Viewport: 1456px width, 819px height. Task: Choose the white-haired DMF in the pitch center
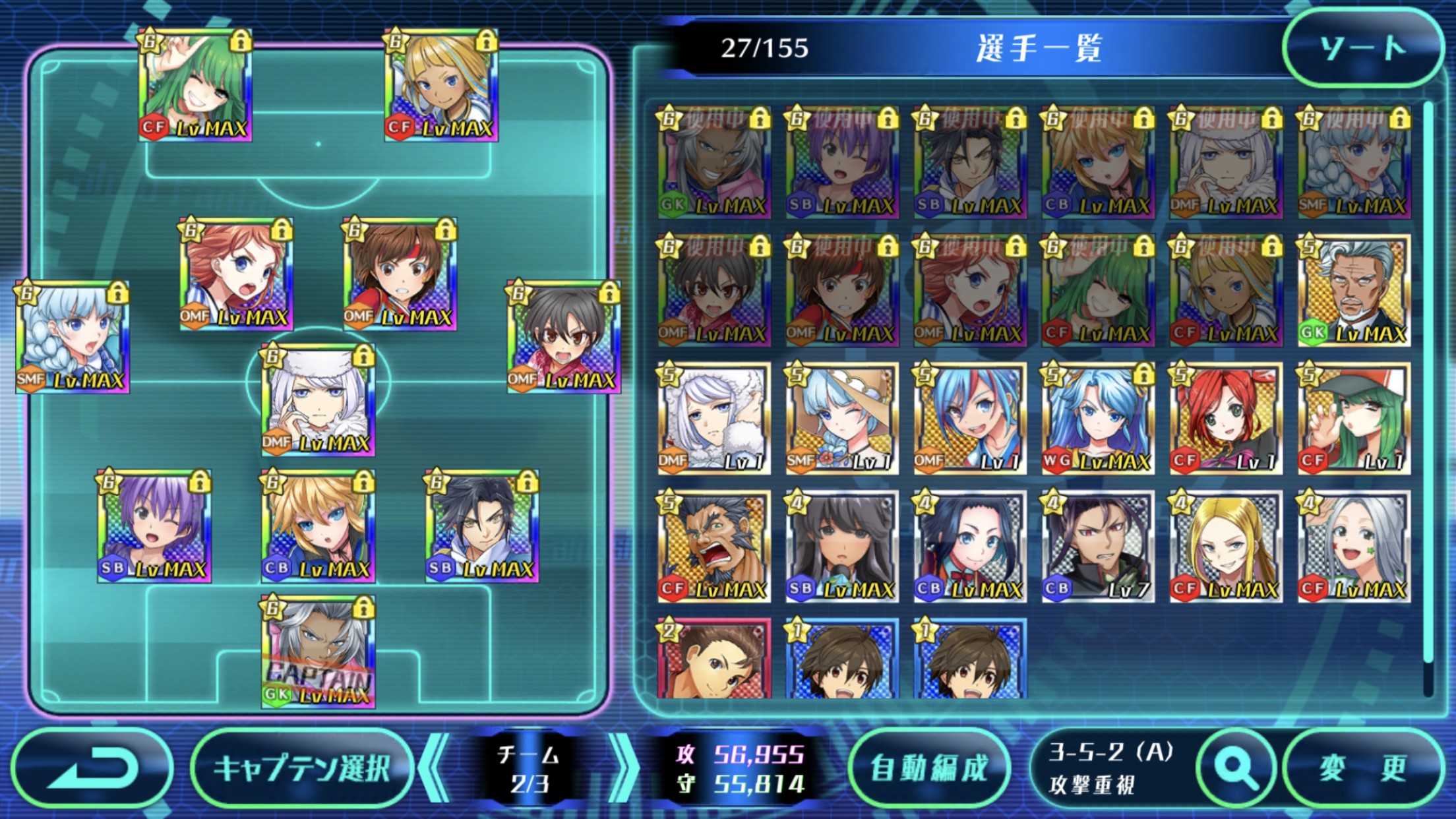[x=318, y=400]
